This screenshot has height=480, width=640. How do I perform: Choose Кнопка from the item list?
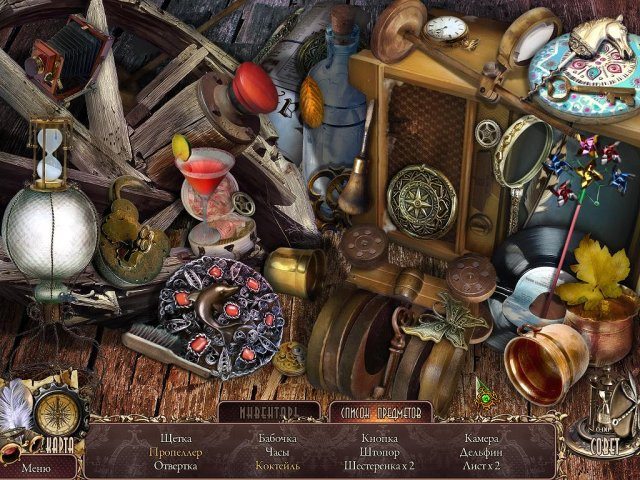pos(379,438)
